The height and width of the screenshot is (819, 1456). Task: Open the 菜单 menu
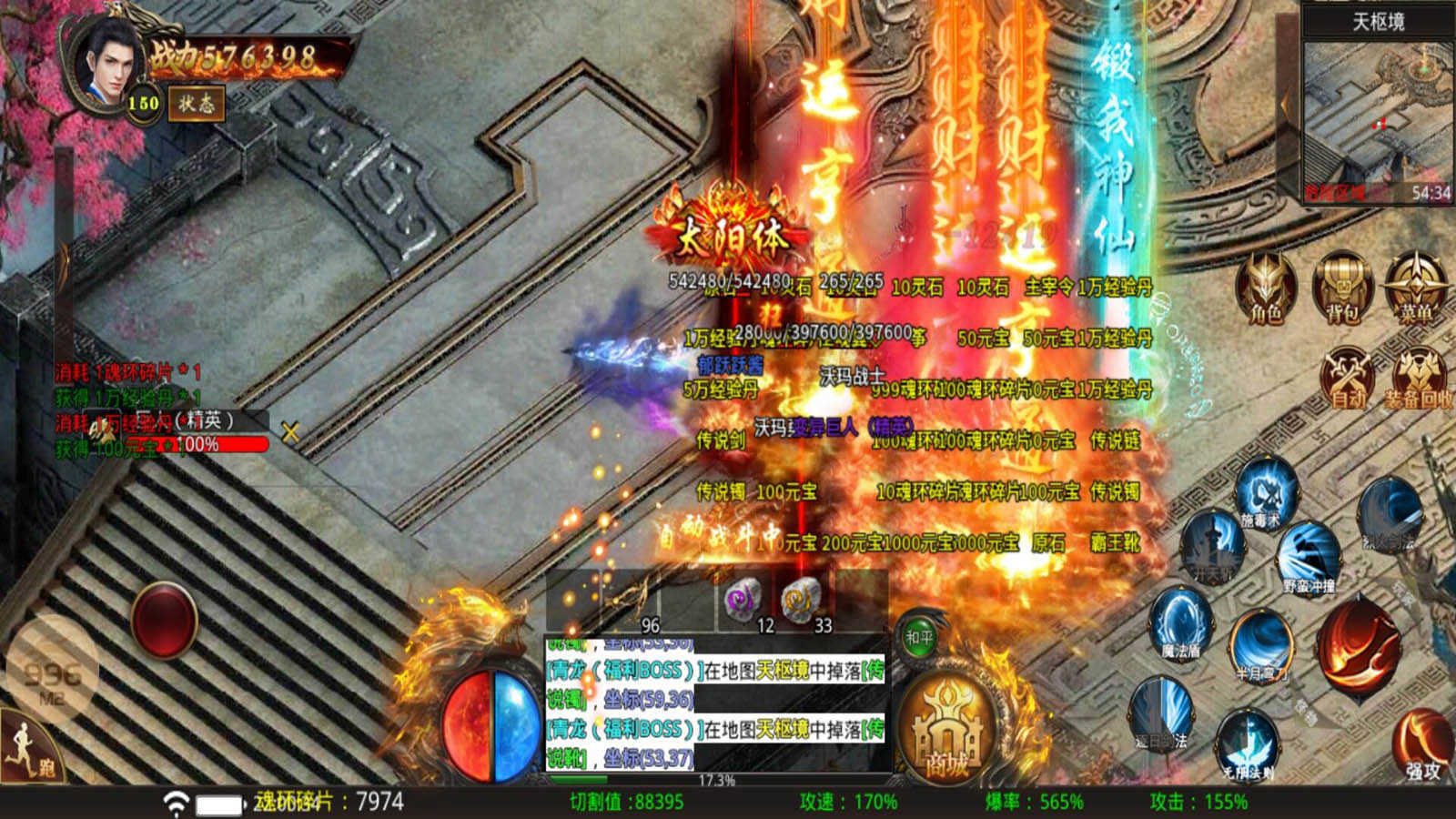click(1415, 288)
